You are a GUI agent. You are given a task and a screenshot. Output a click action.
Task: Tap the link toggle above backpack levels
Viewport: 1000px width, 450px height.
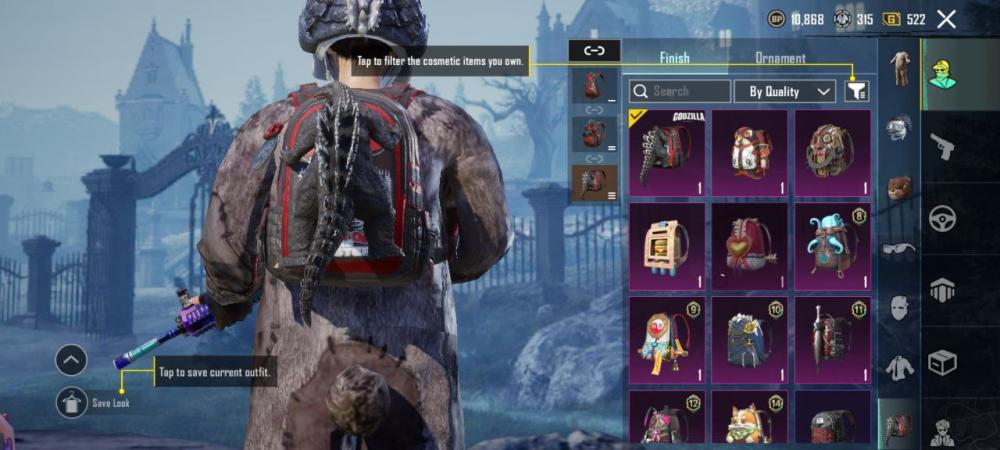tap(594, 49)
